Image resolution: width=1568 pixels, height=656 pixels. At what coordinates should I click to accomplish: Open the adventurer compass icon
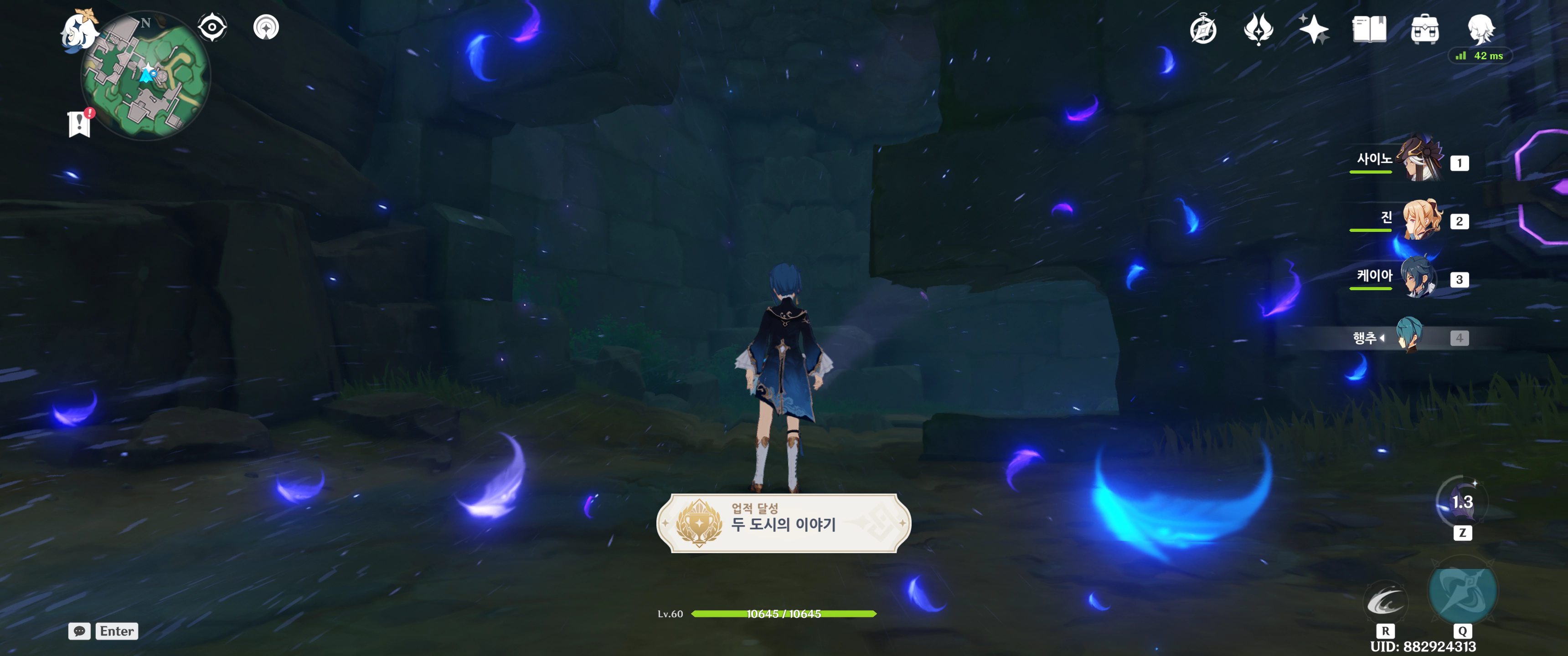[x=1203, y=29]
